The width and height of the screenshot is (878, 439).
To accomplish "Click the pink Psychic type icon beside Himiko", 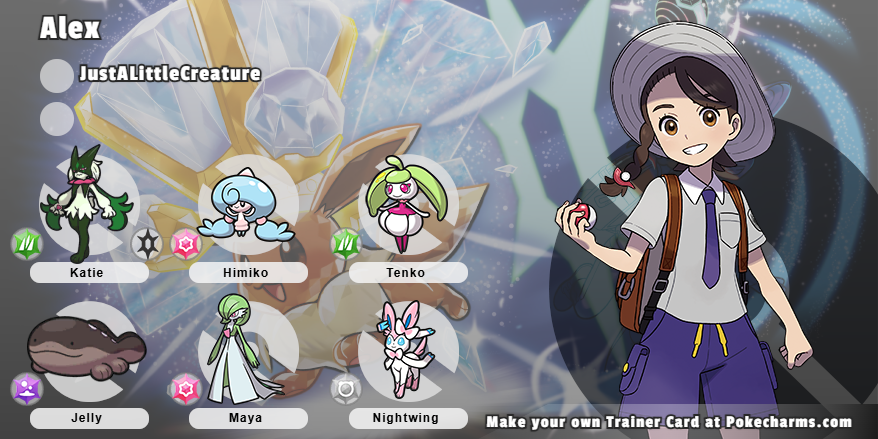I will (x=185, y=244).
